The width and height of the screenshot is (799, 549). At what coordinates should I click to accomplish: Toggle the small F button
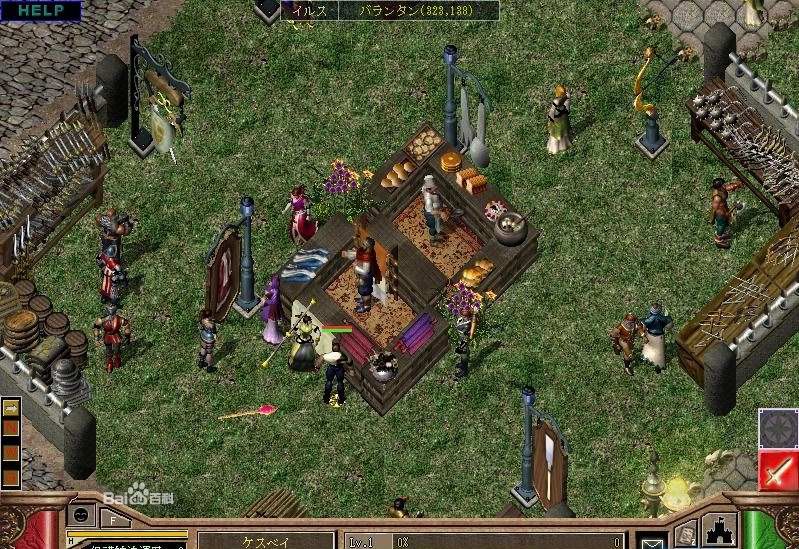pyautogui.click(x=113, y=519)
